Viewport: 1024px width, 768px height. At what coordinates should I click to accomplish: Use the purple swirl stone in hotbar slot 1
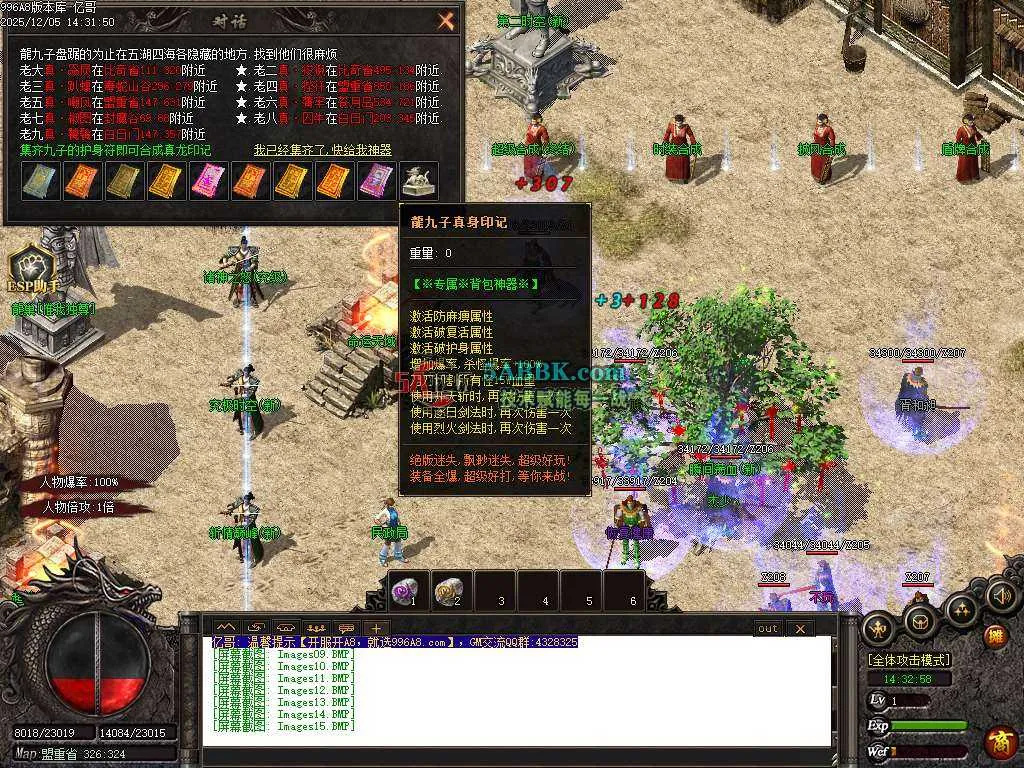point(407,590)
